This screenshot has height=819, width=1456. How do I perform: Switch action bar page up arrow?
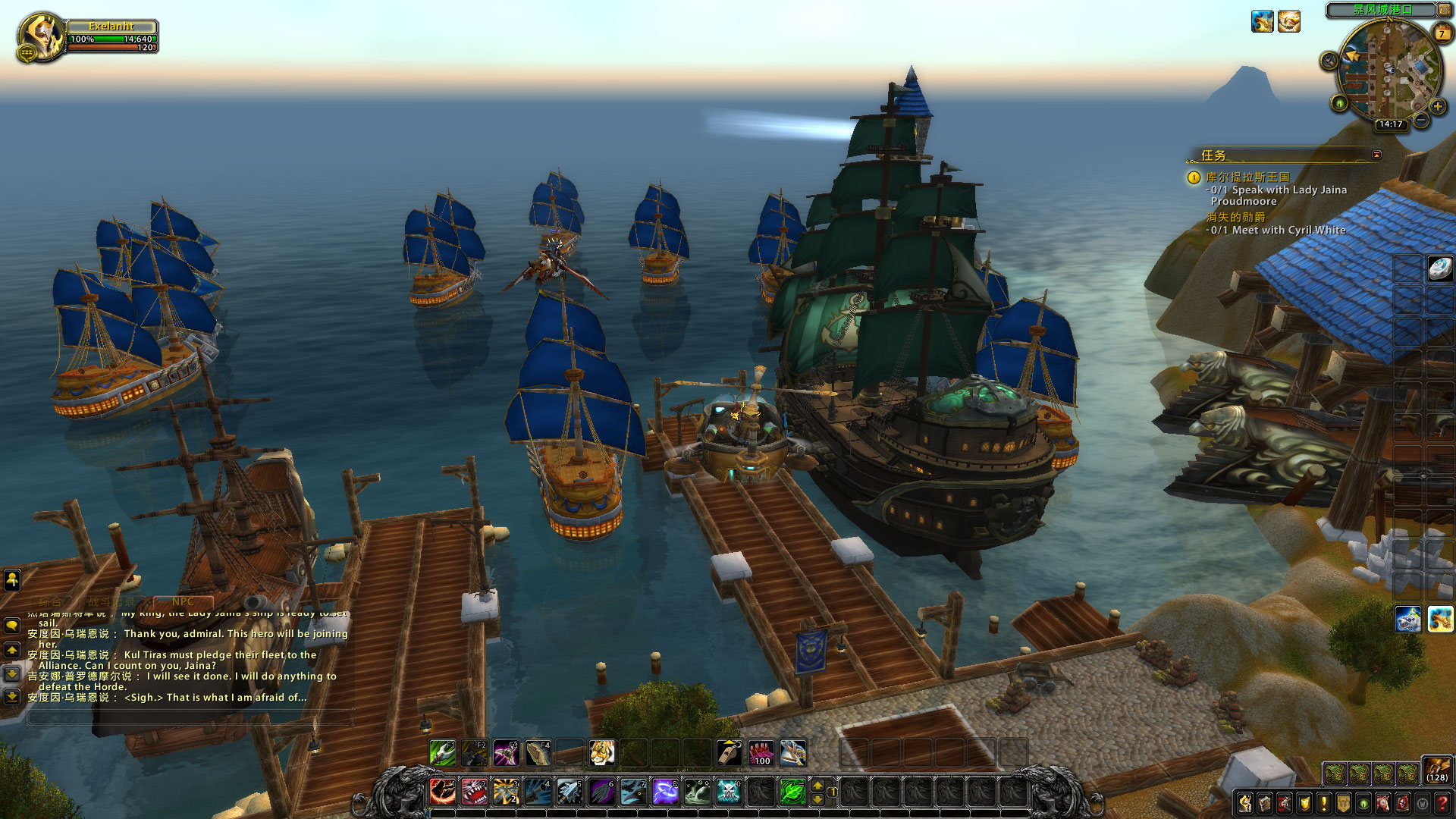point(817,786)
